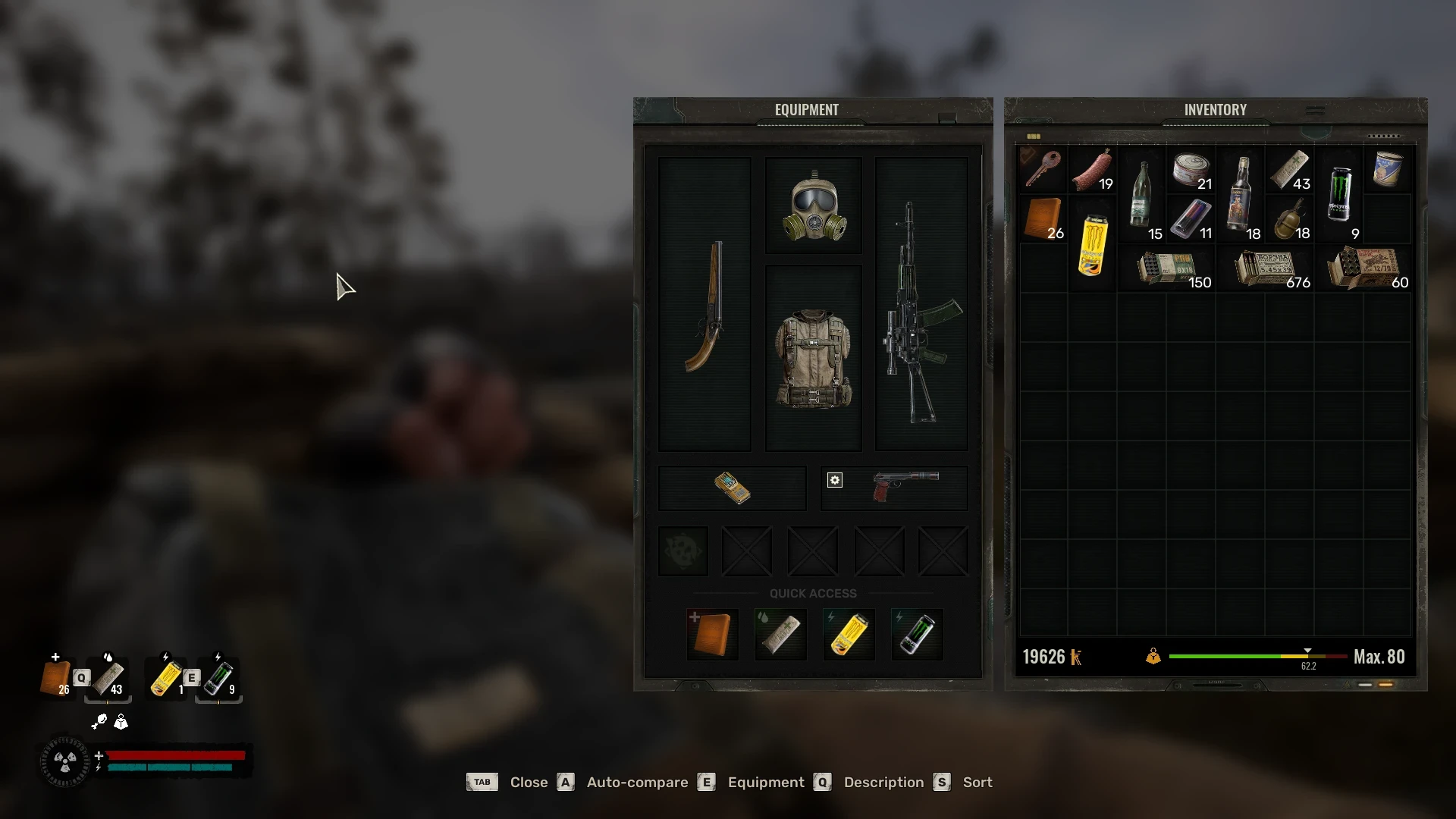Select the medkit in quick access
1456x819 pixels.
point(711,634)
